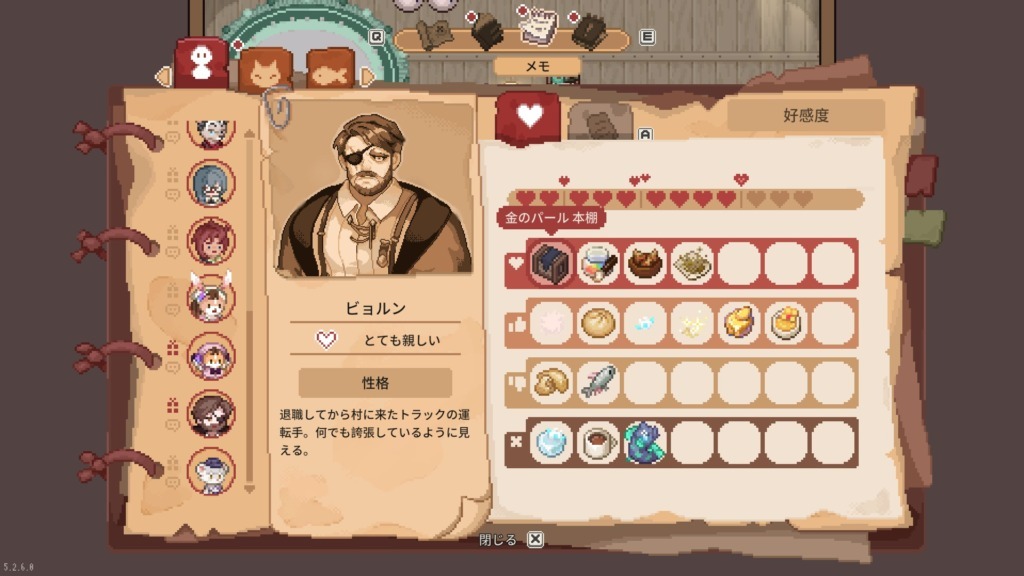Open the cat category tab
This screenshot has height=576, width=1024.
click(x=265, y=70)
